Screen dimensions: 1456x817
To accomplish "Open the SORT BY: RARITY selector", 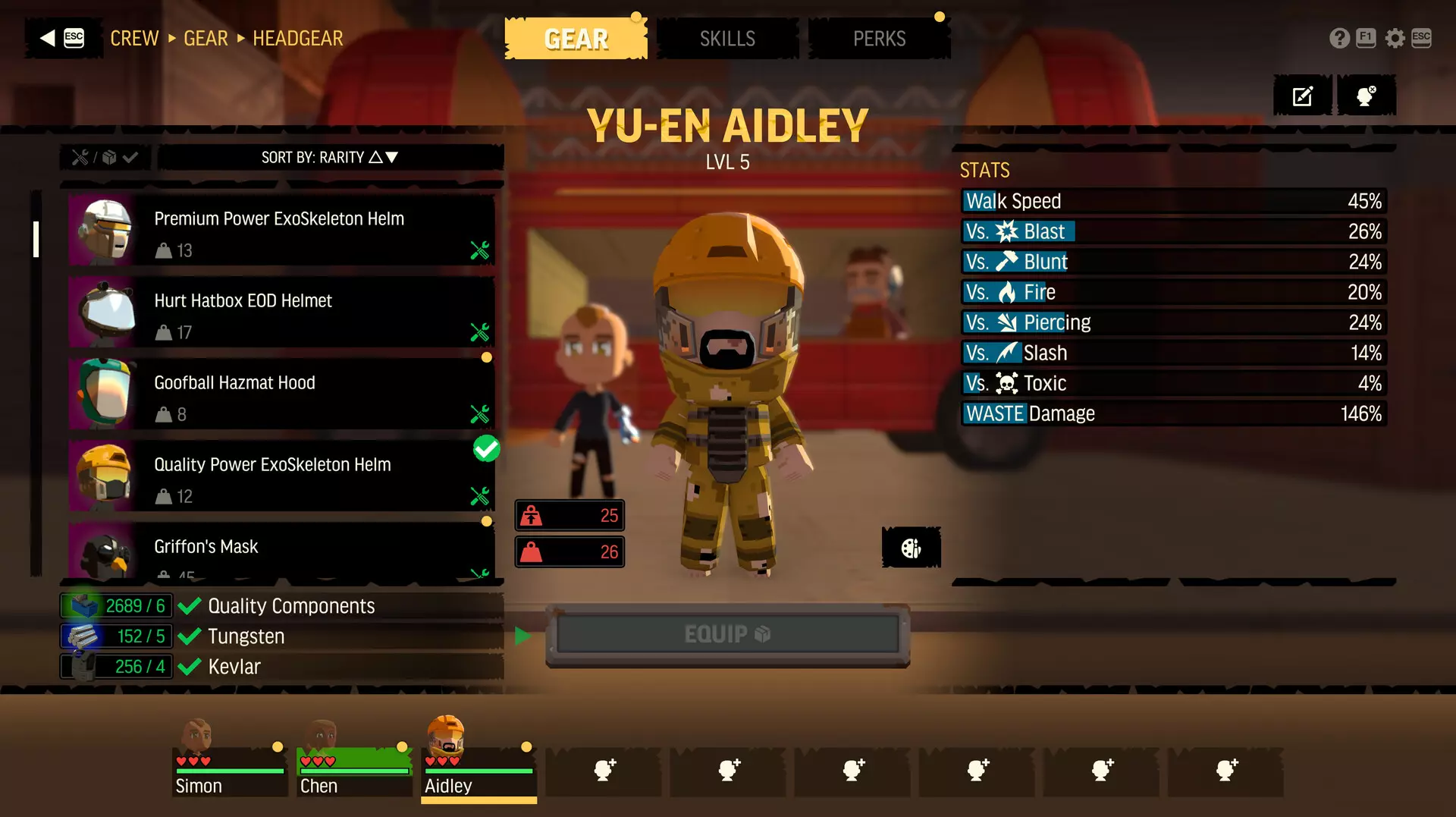I will coord(318,157).
